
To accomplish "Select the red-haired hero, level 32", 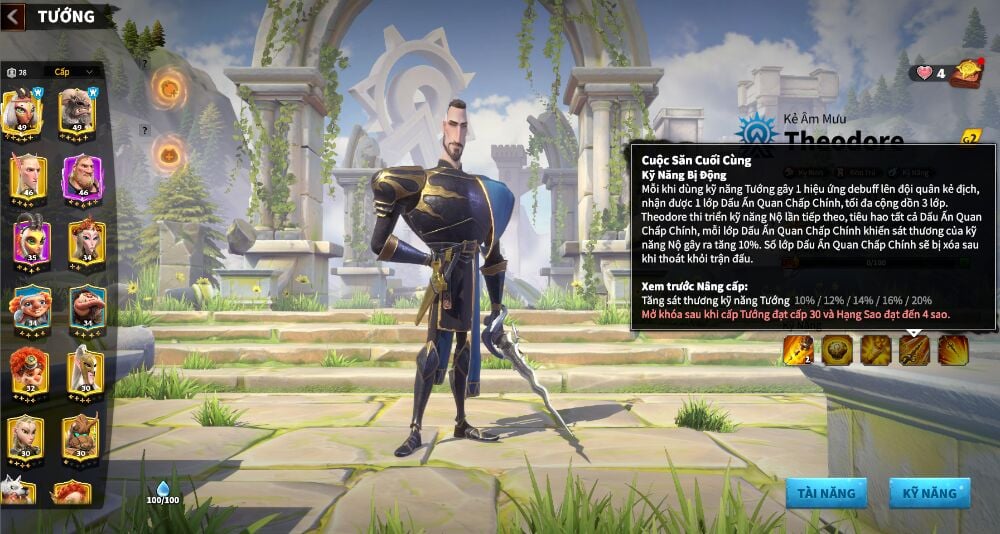I will [29, 371].
